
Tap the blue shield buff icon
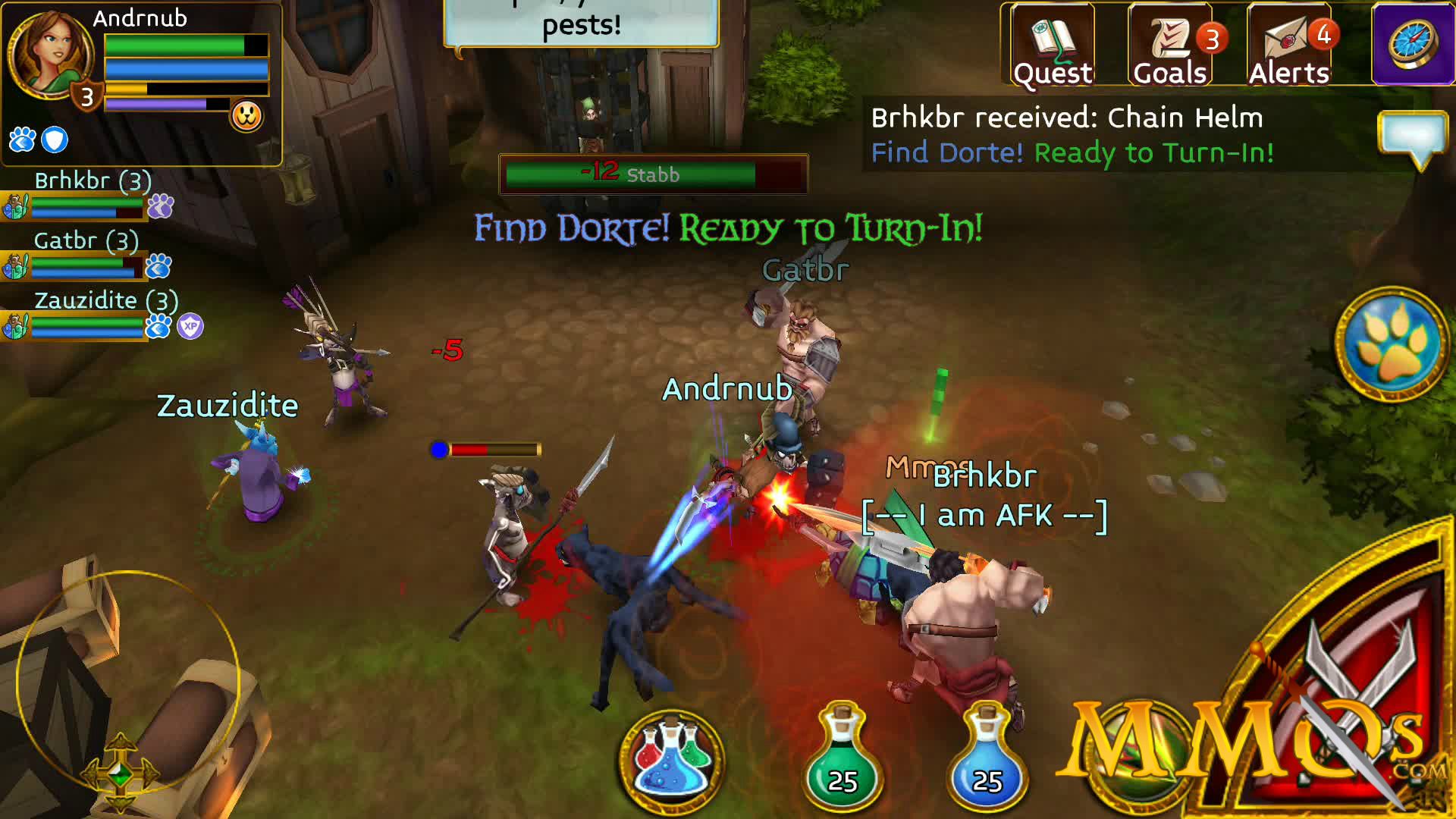point(55,140)
